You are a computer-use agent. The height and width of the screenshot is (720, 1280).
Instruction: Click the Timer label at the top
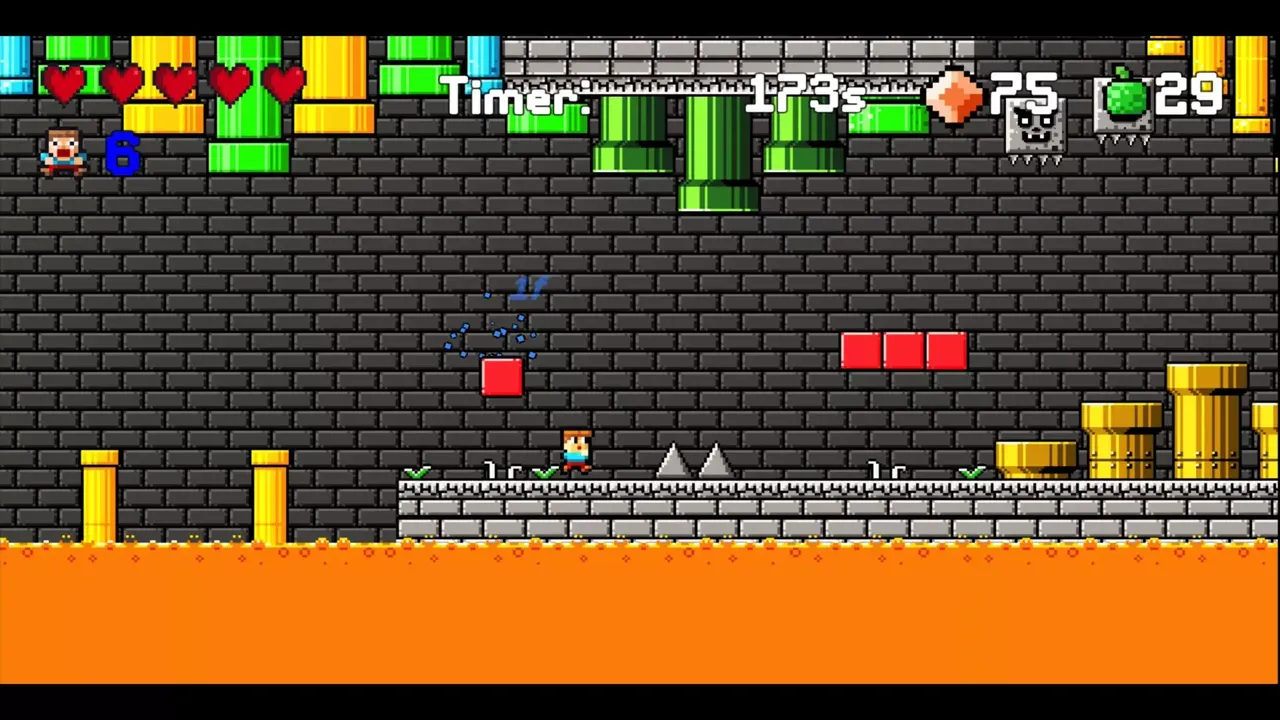point(515,97)
